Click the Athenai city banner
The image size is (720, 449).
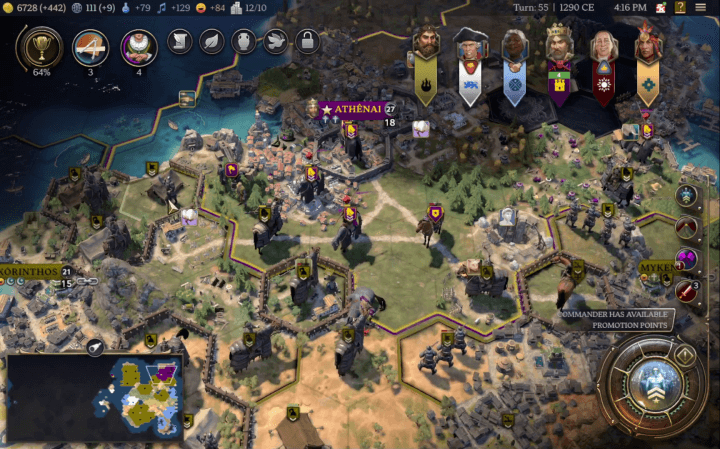point(348,108)
